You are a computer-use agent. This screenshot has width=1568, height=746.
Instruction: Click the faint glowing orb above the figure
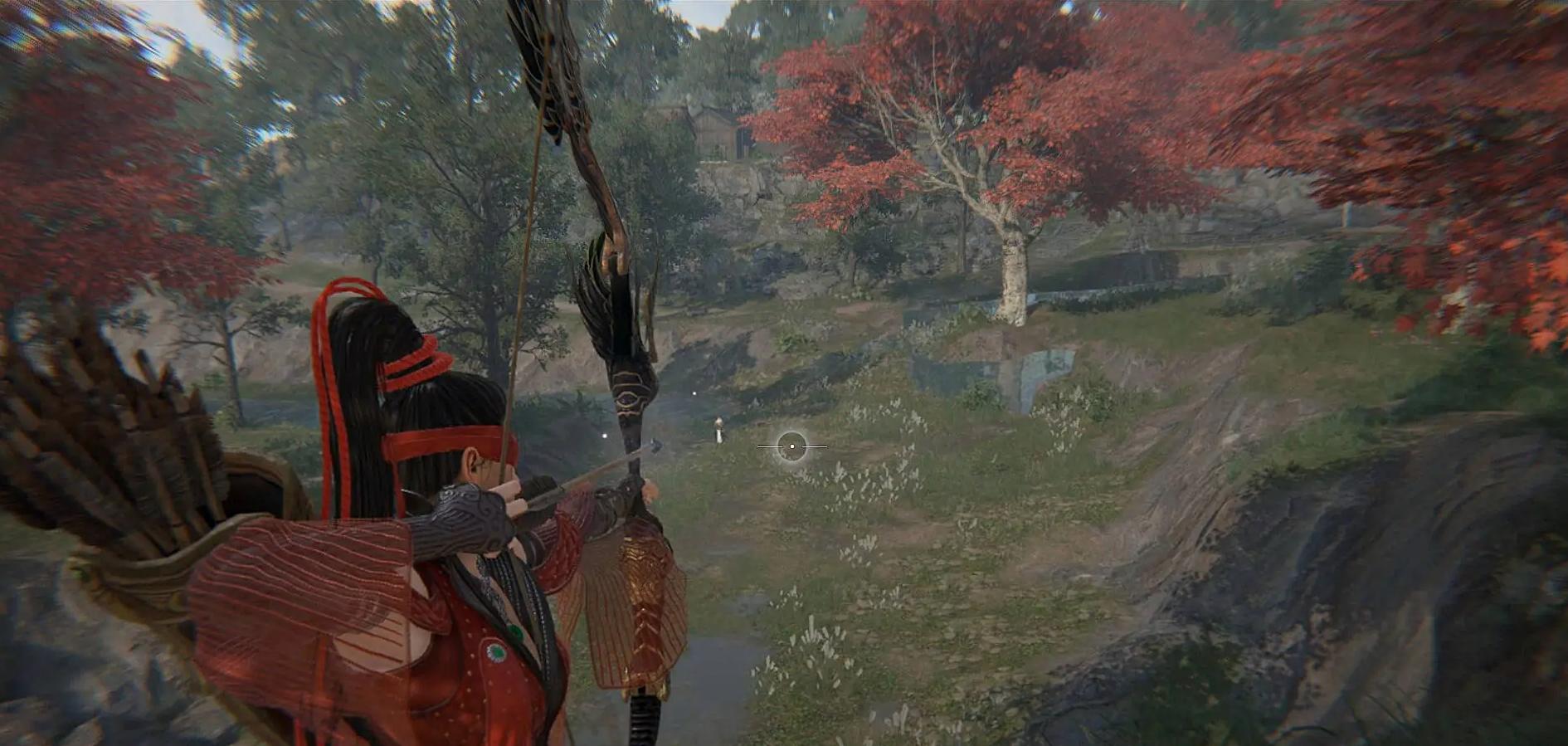pyautogui.click(x=694, y=393)
